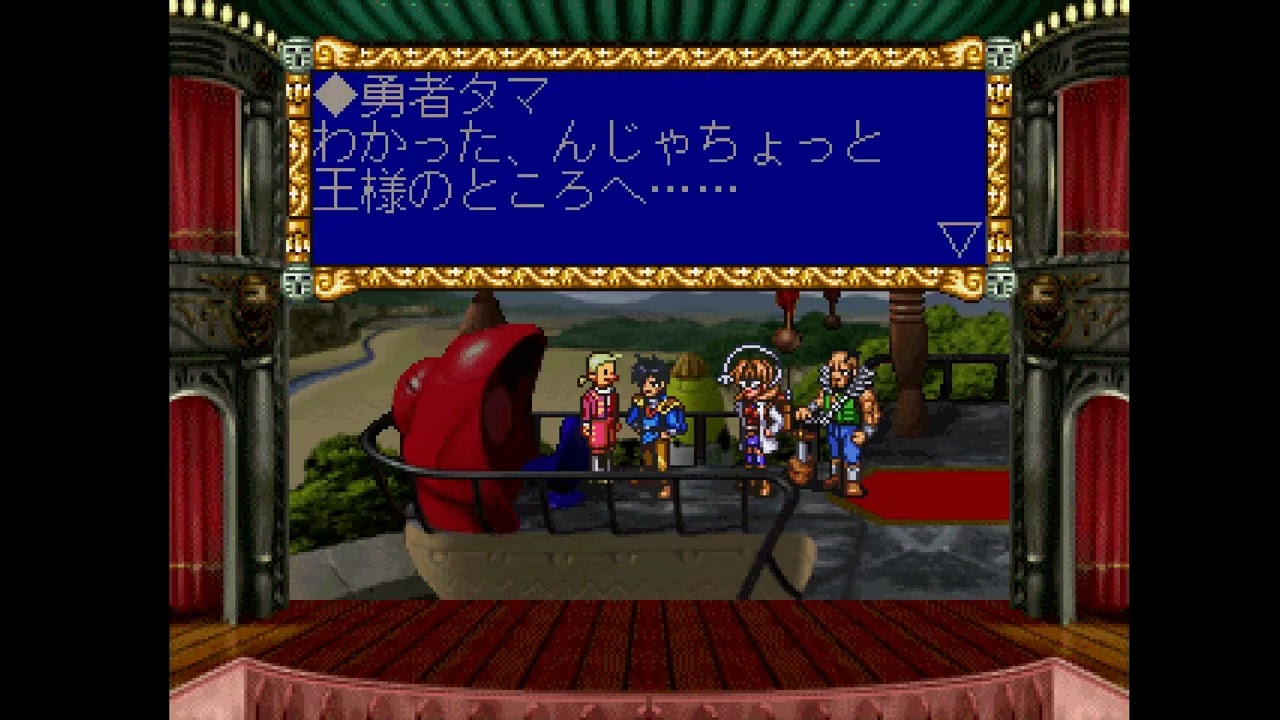Advance dialogue with the ▽ indicator
This screenshot has width=1280, height=720.
pos(961,237)
